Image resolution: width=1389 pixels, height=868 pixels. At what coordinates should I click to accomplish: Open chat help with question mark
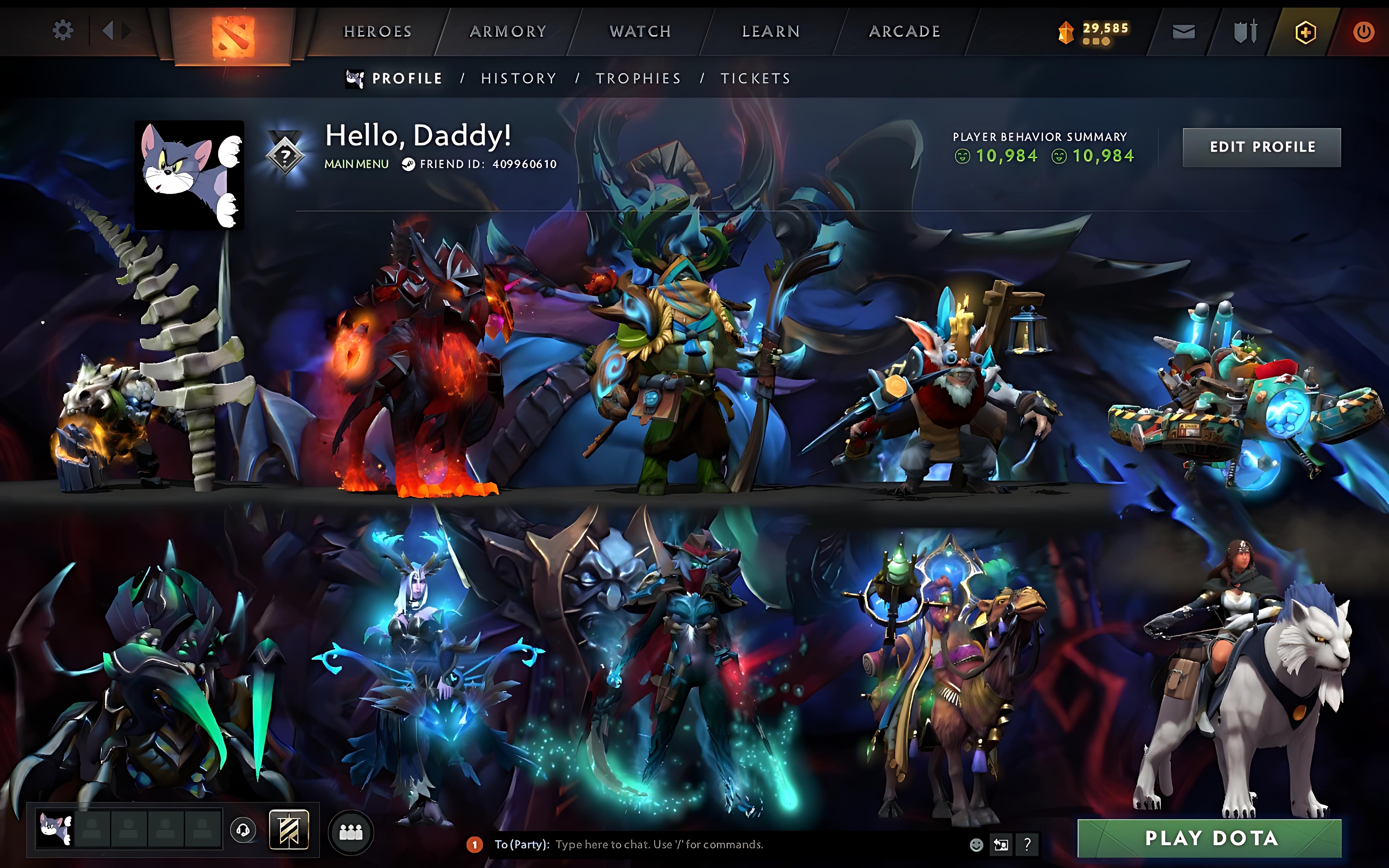(1027, 844)
